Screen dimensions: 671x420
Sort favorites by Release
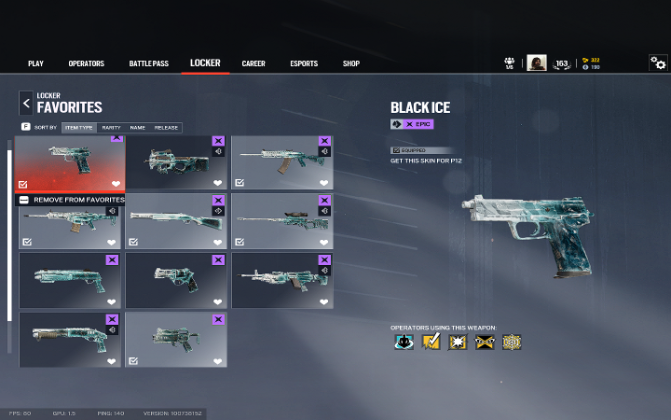(x=166, y=128)
